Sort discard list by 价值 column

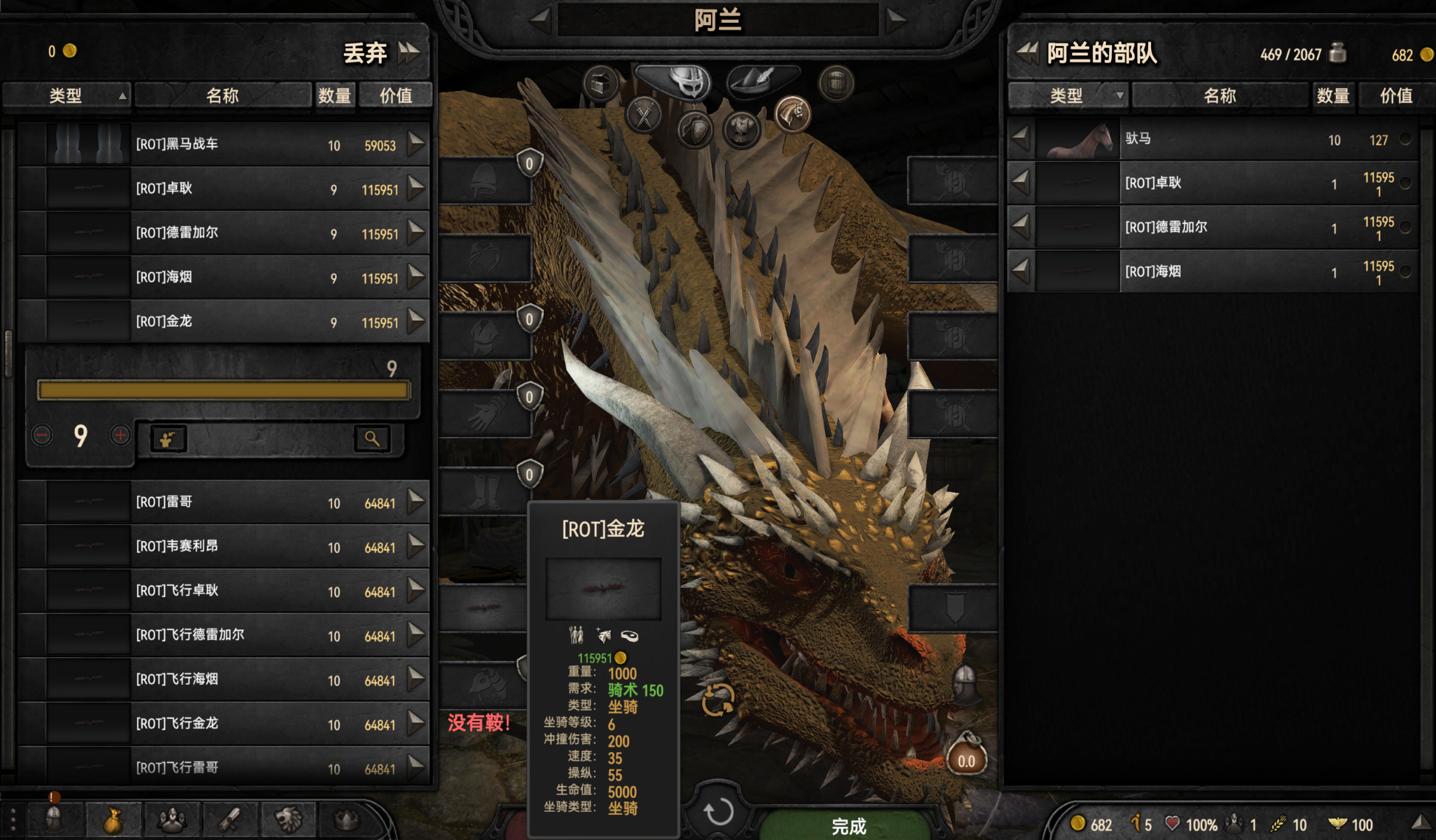pyautogui.click(x=395, y=95)
